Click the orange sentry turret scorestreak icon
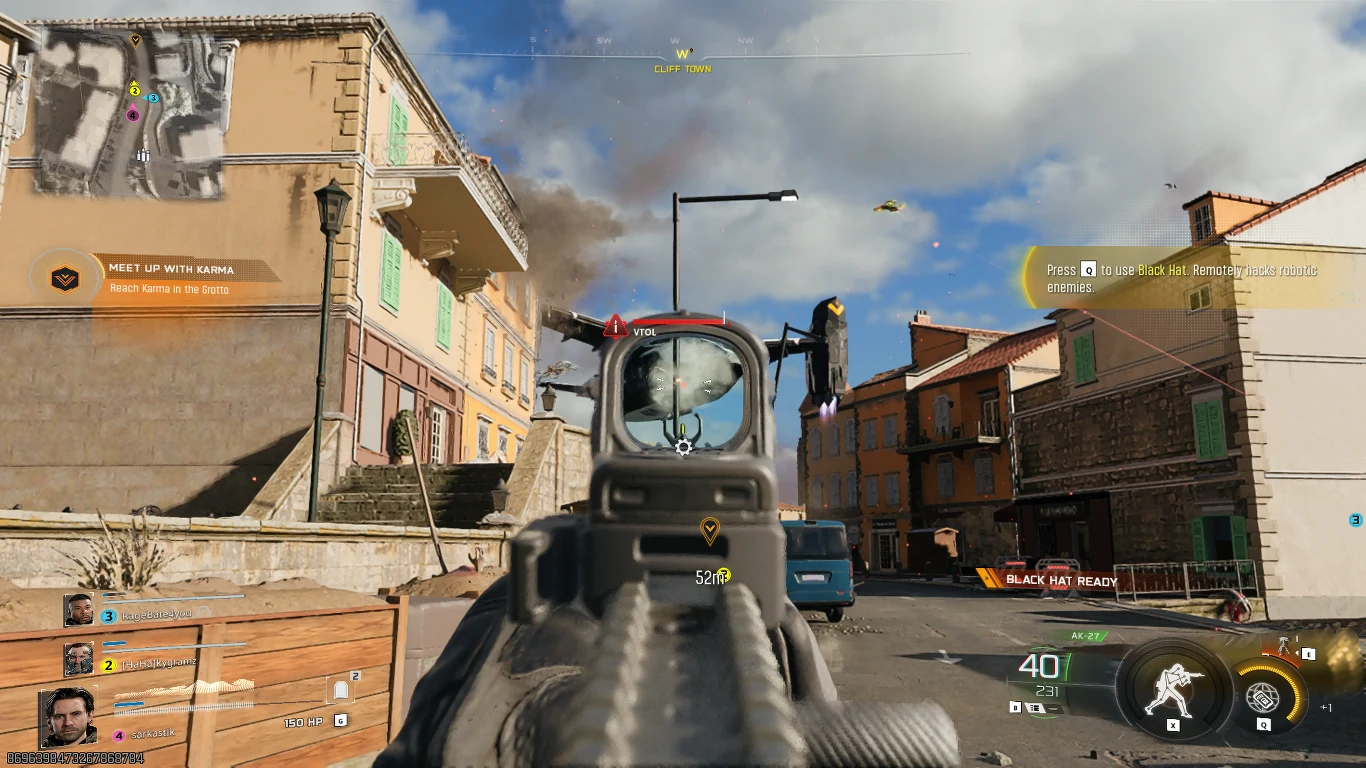This screenshot has height=768, width=1366. (1283, 644)
